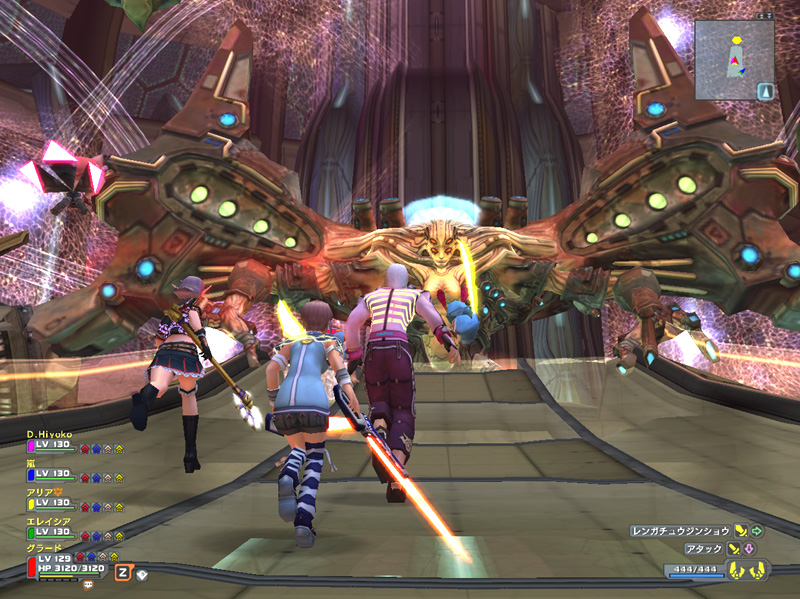Open the chat speech bubble icon

tap(88, 583)
